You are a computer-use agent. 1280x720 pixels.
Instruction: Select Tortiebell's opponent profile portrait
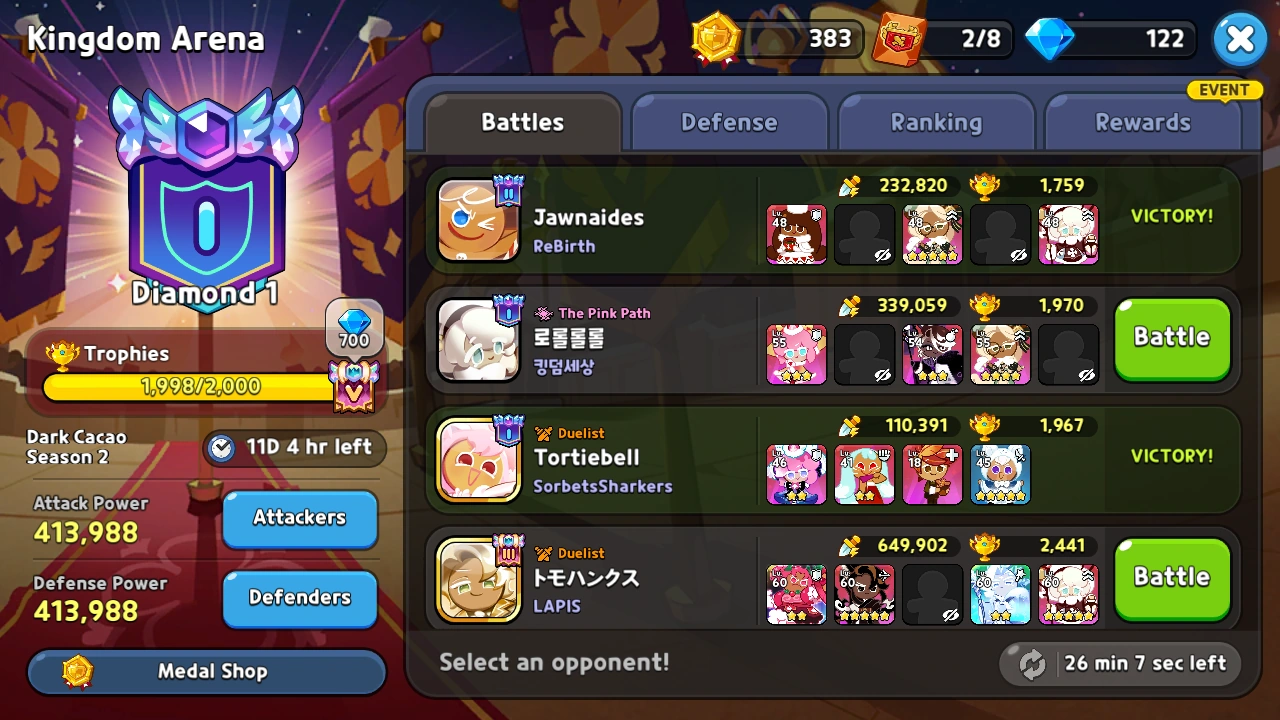click(479, 460)
